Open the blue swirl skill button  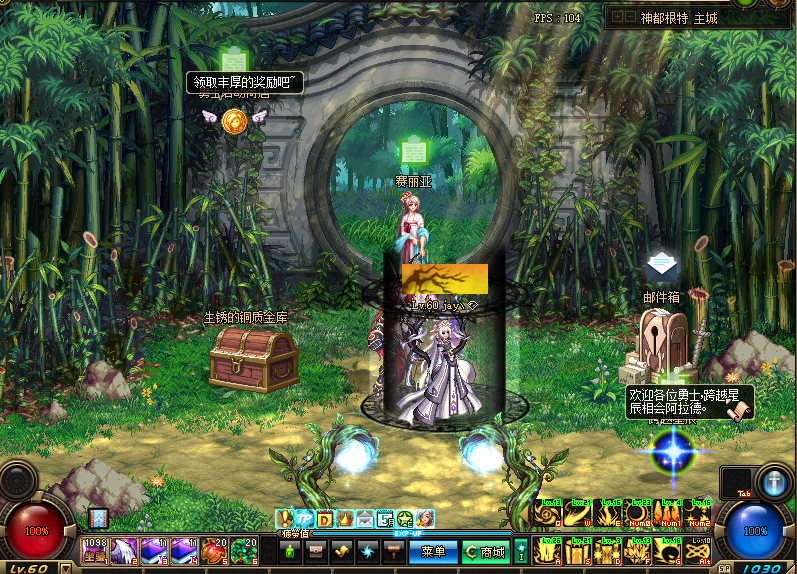tap(369, 551)
